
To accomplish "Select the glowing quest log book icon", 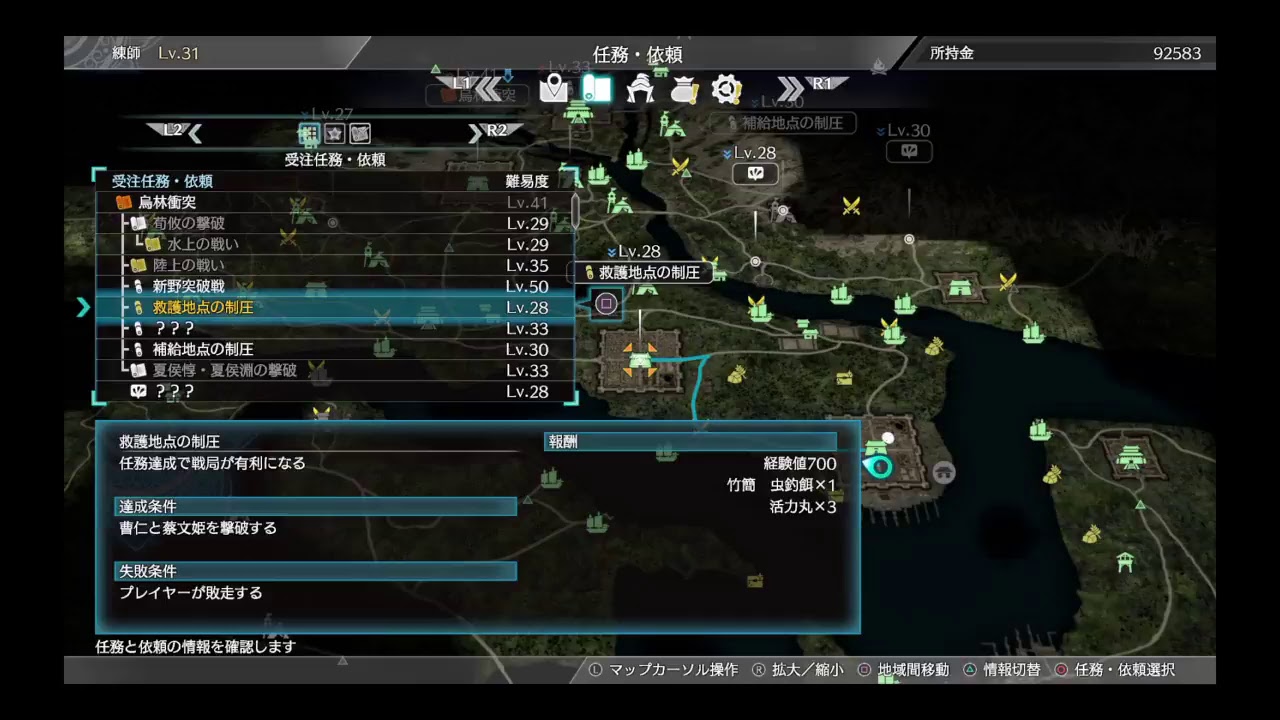I will tap(596, 88).
